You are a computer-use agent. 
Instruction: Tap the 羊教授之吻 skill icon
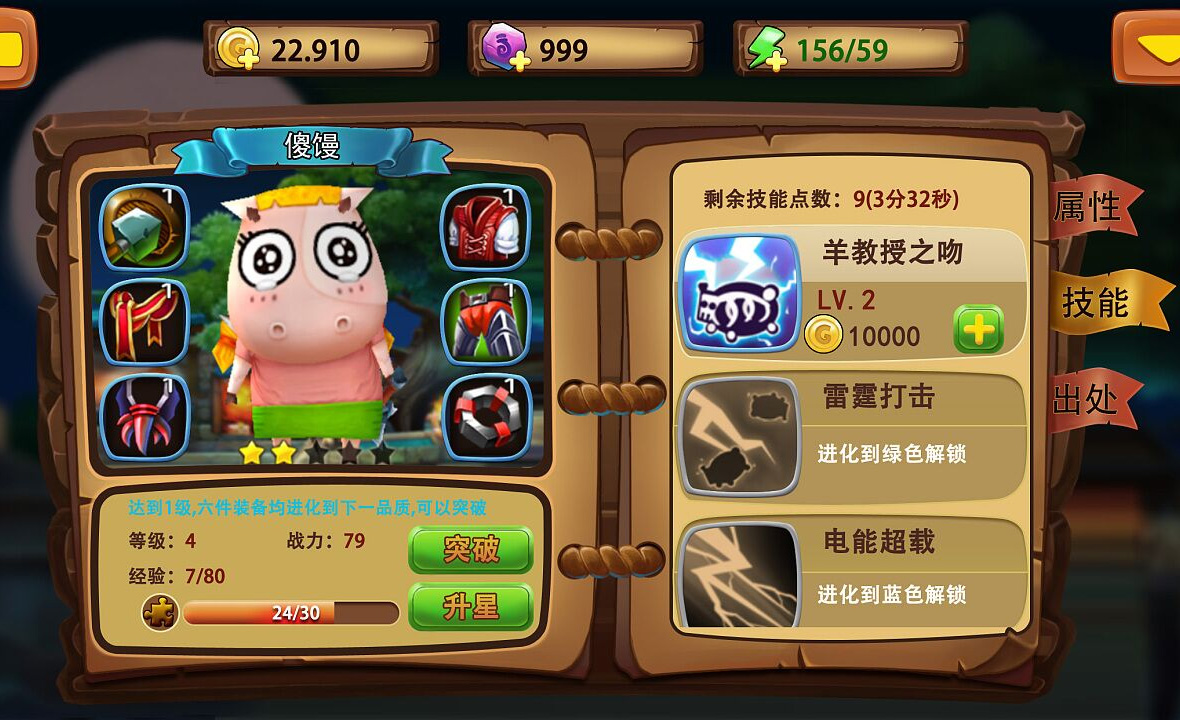point(740,294)
